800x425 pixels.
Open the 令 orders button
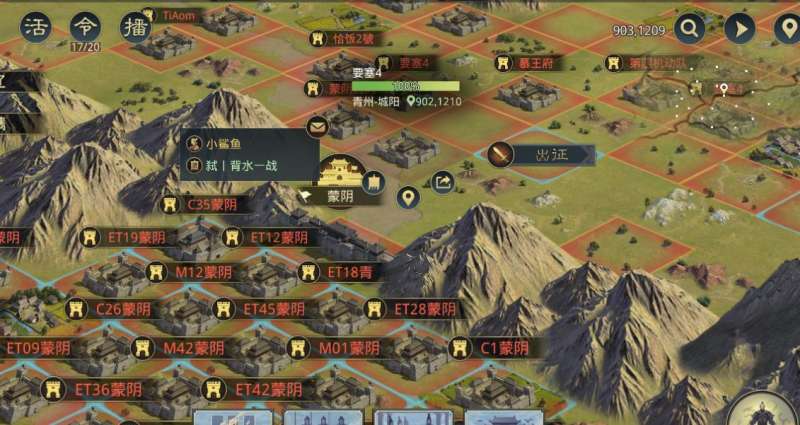point(85,26)
